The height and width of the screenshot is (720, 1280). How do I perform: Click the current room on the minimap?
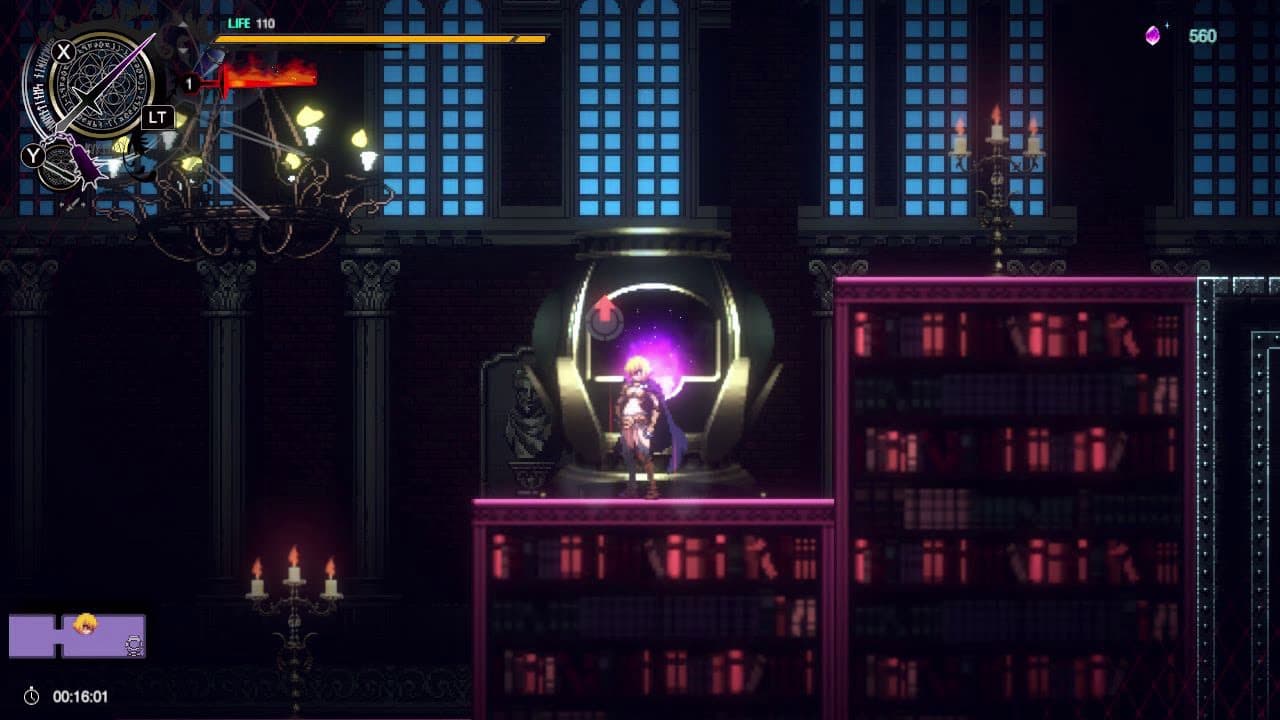pyautogui.click(x=103, y=636)
